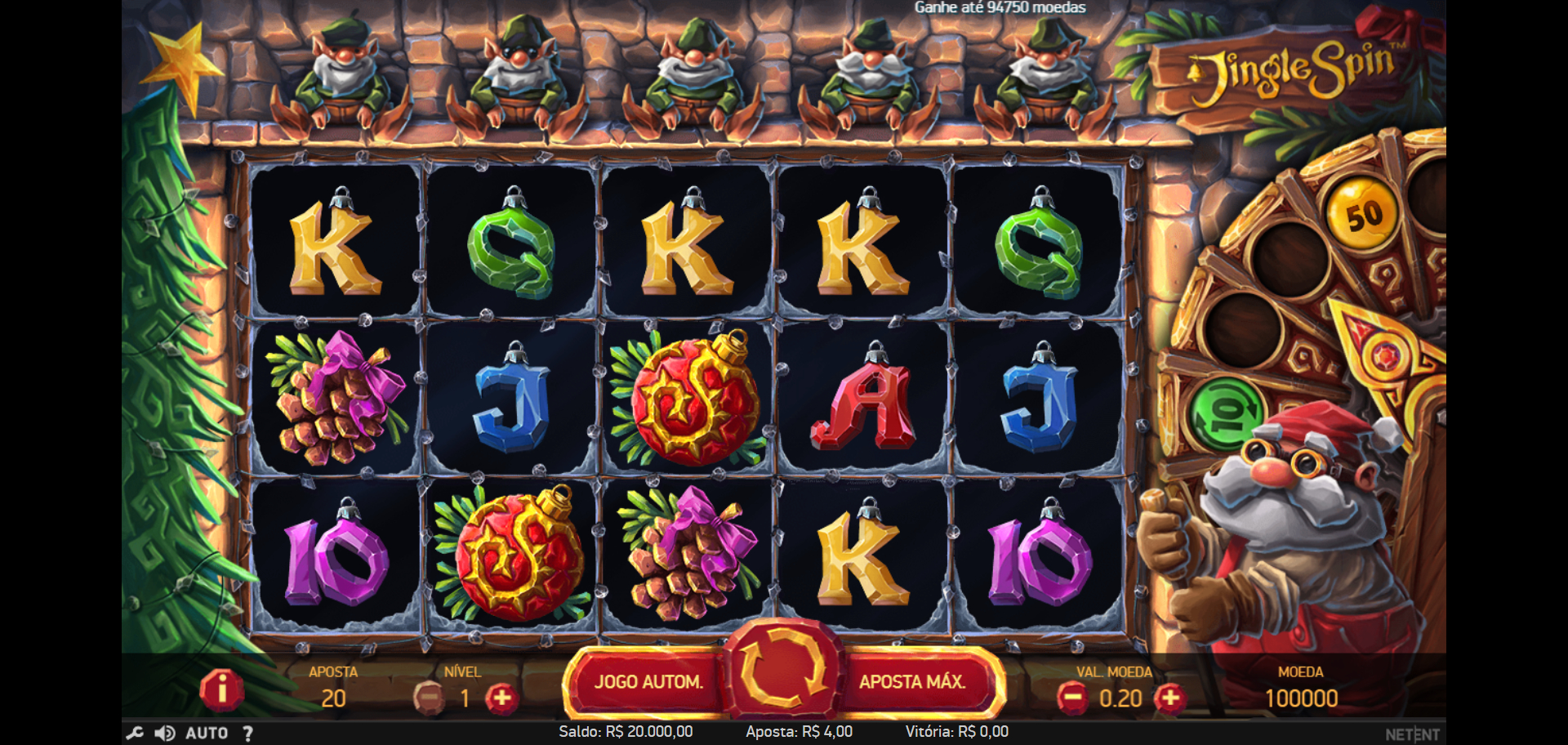Place the maximum bet with APOSTA MÁX.

(912, 682)
